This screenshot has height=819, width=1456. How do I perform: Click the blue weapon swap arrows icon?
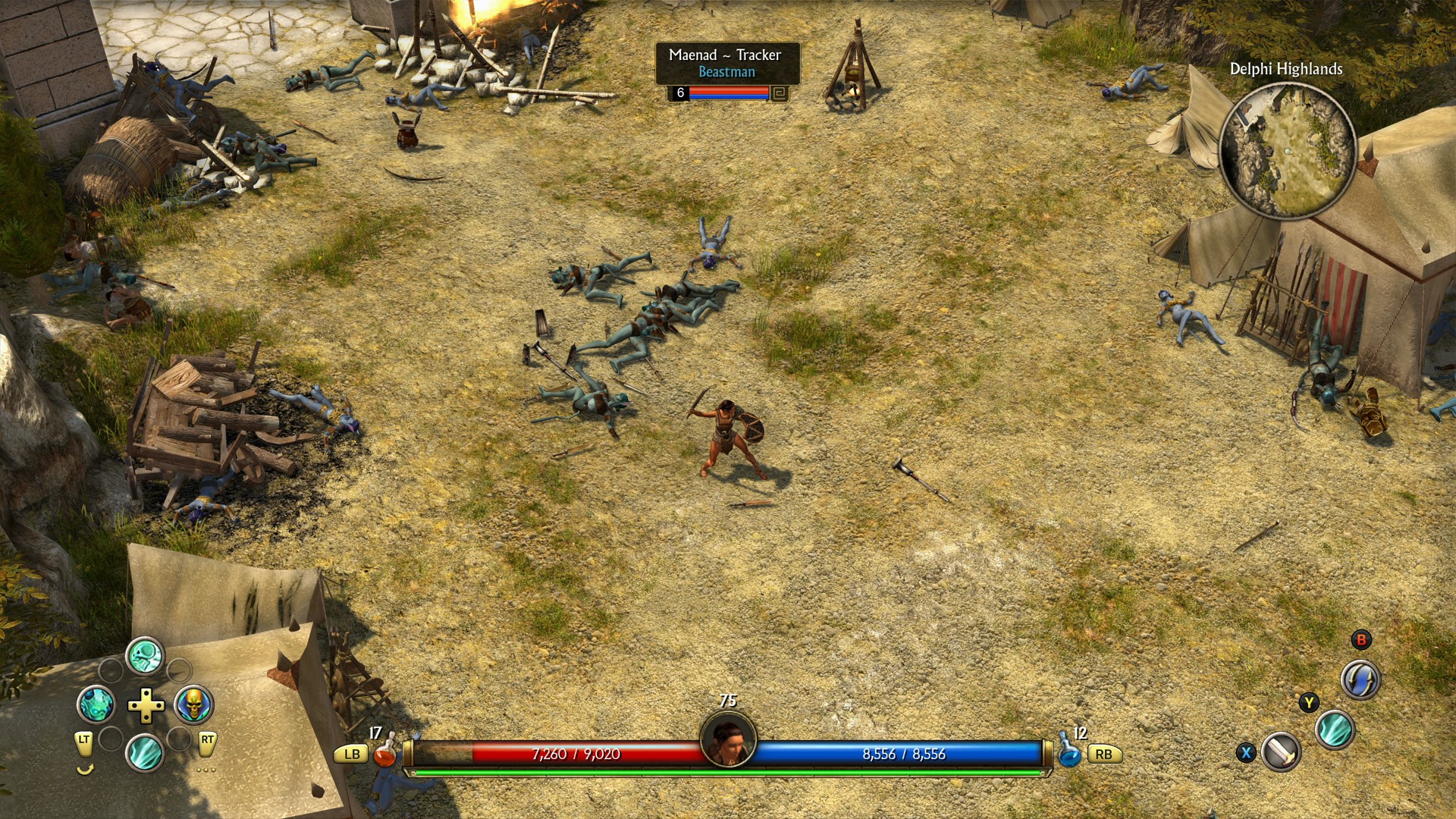tap(1360, 679)
